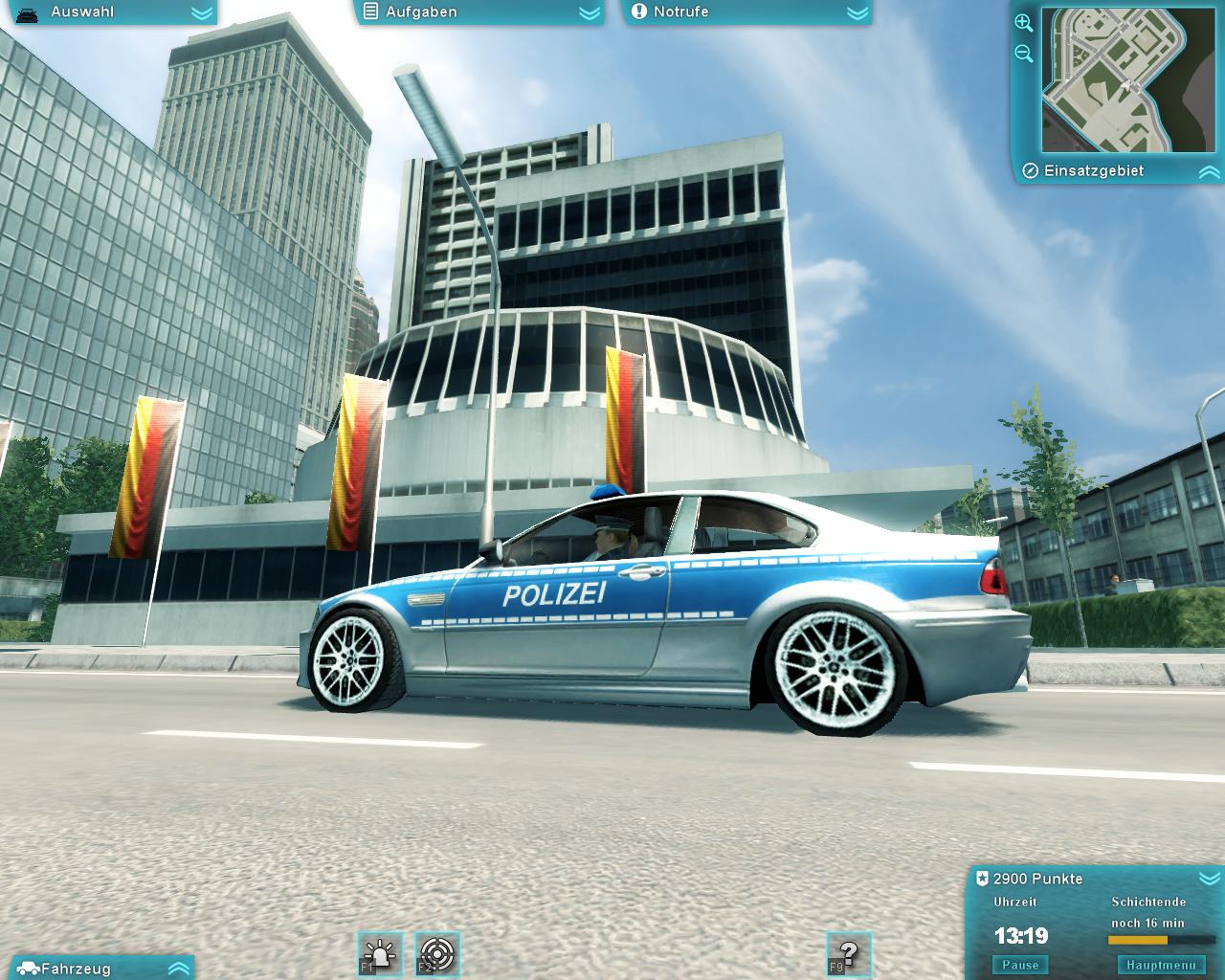Open the Aufgaben task list
Screen dimensions: 1225x980
click(x=590, y=13)
